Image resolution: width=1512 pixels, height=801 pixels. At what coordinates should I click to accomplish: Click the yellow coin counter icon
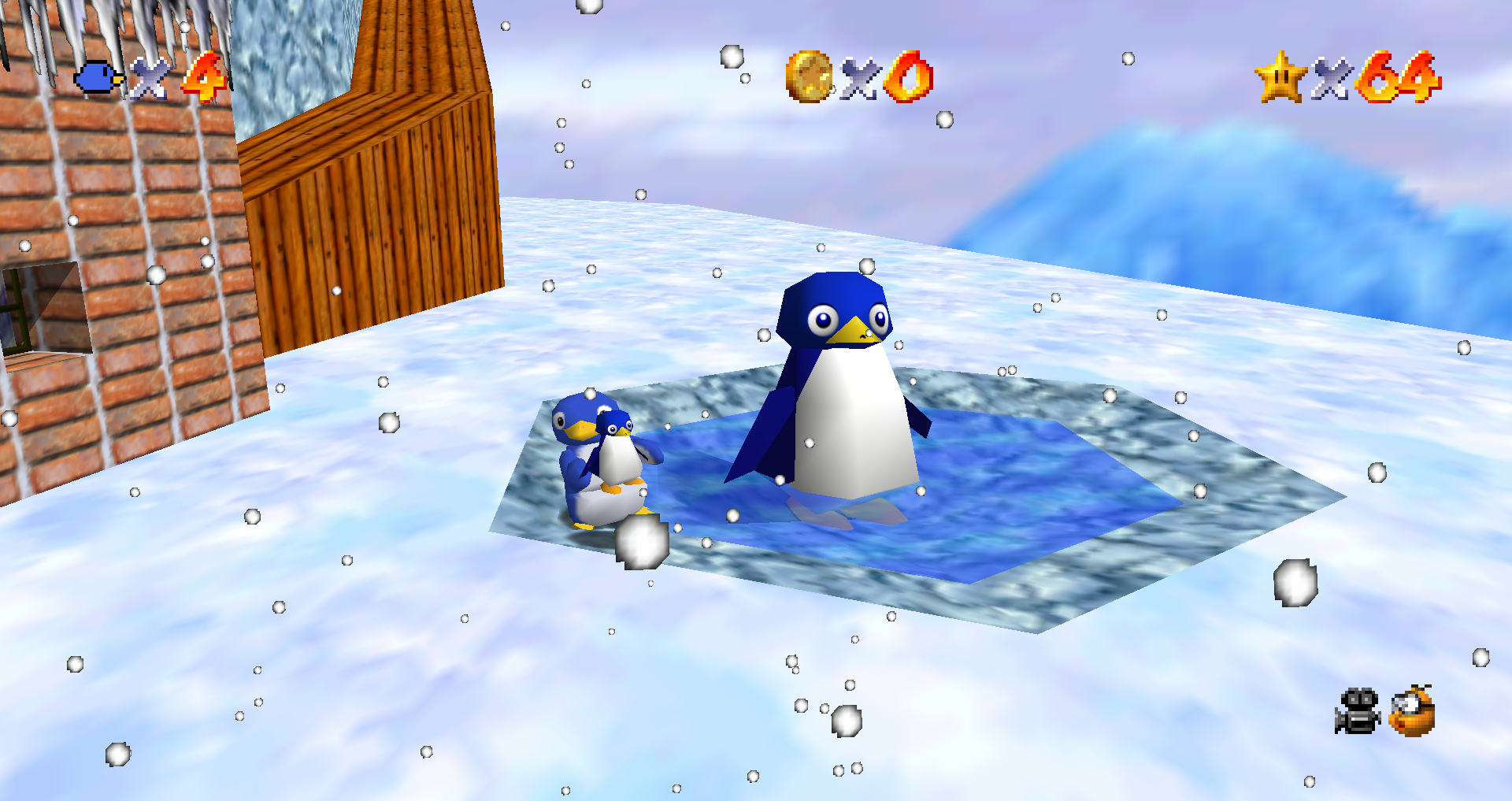coord(810,77)
